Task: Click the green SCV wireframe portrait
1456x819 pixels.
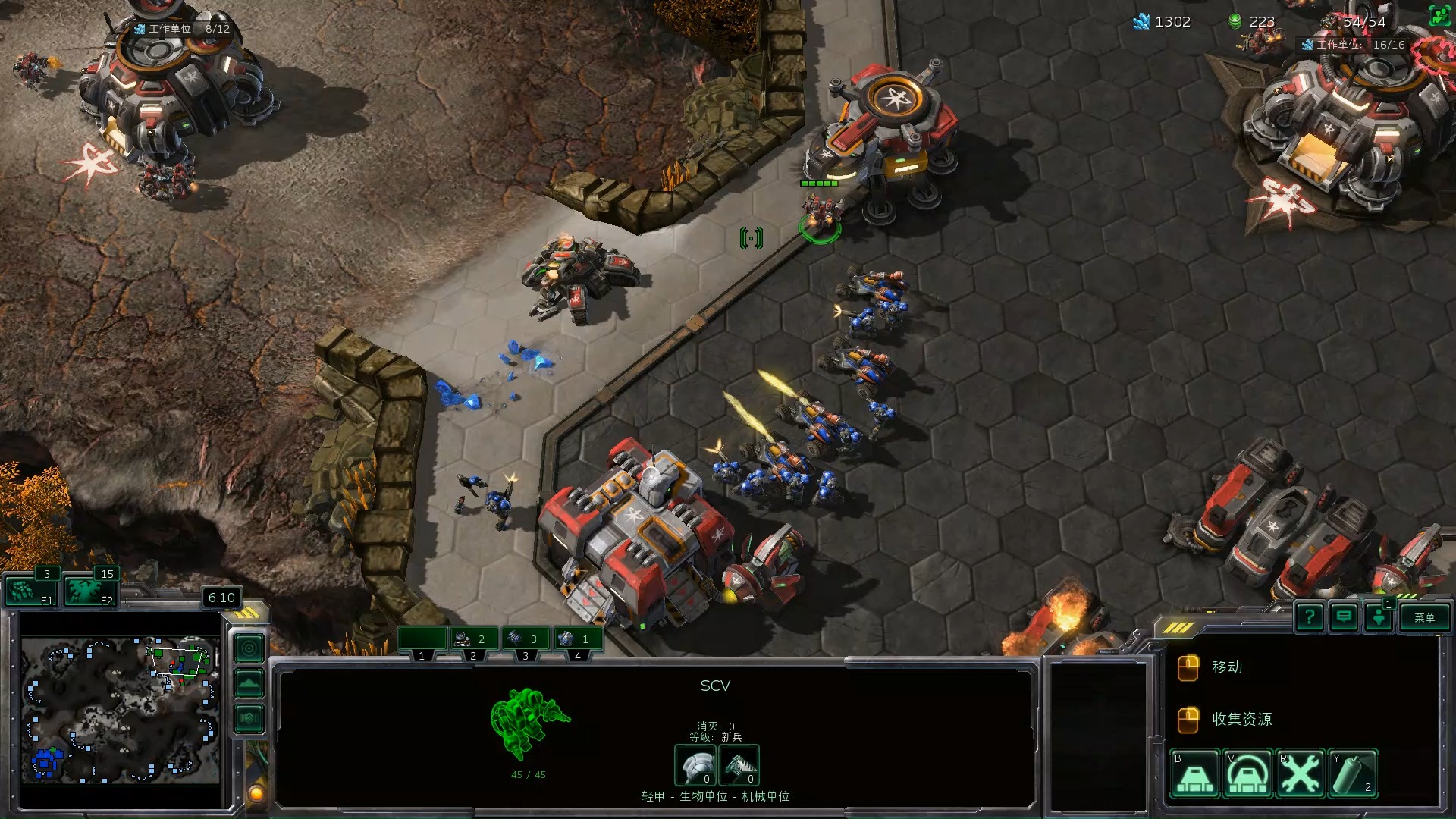Action: [x=529, y=724]
